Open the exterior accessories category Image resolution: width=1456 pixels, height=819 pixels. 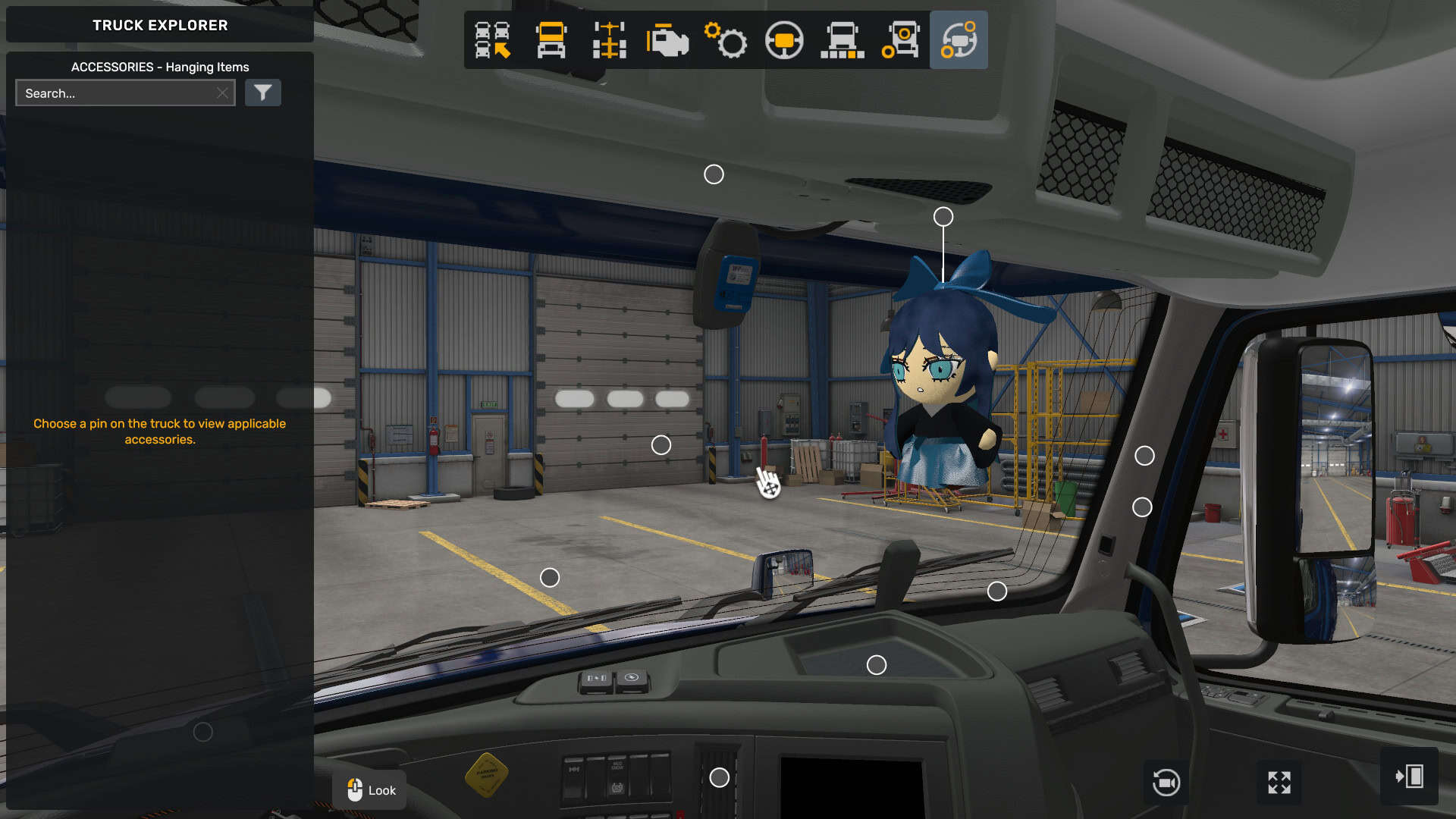901,40
